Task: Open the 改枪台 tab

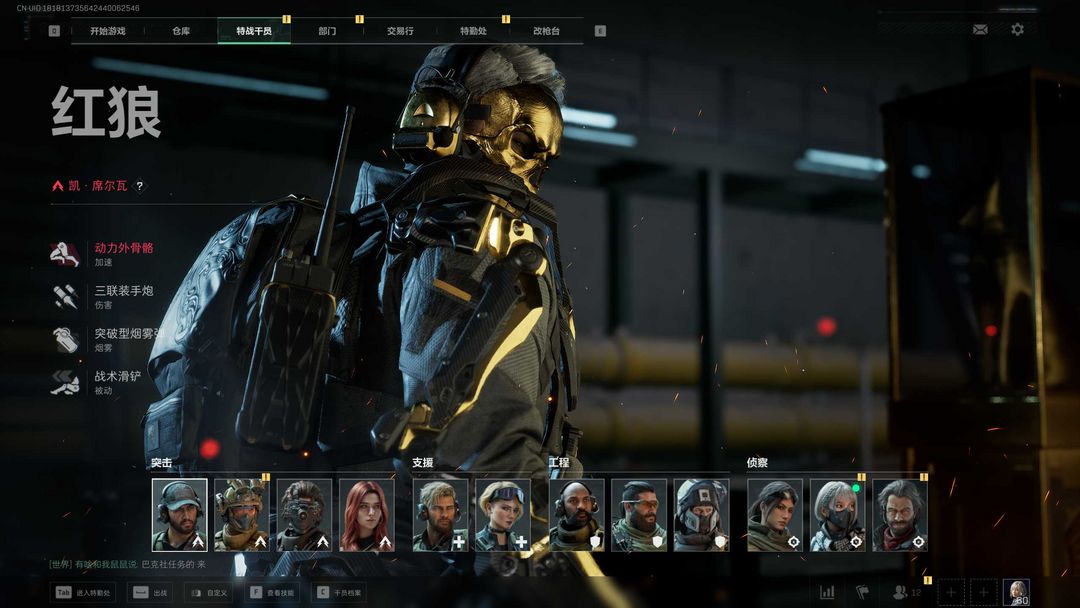Action: click(546, 31)
